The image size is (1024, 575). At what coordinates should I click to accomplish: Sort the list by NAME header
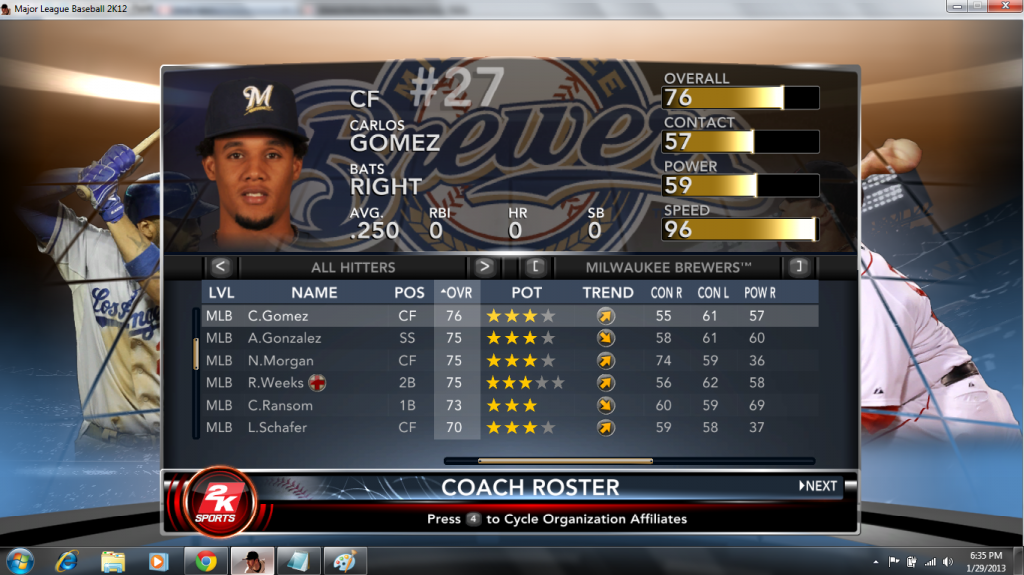[x=314, y=293]
